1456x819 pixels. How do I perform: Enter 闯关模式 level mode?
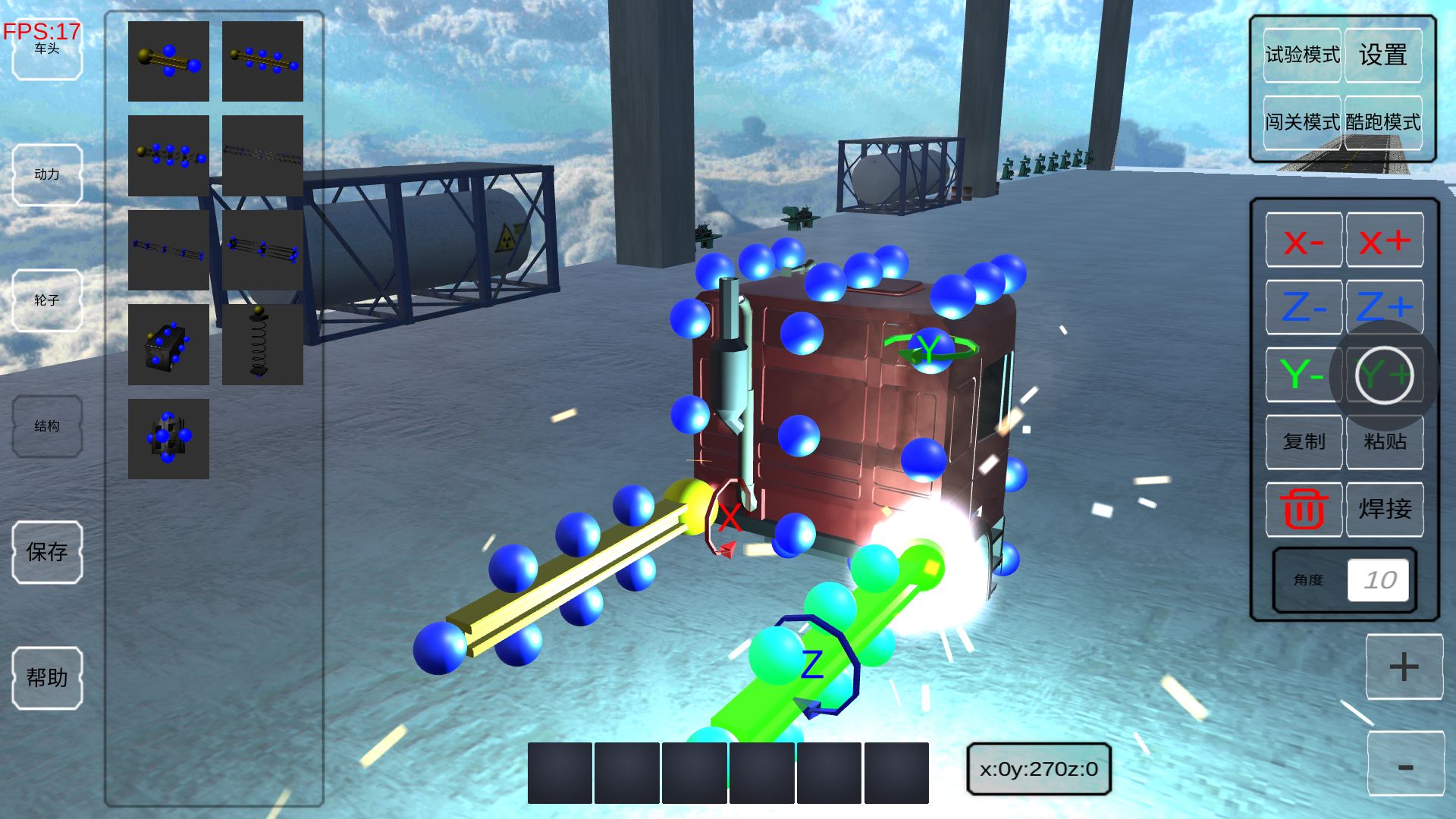[x=1302, y=122]
